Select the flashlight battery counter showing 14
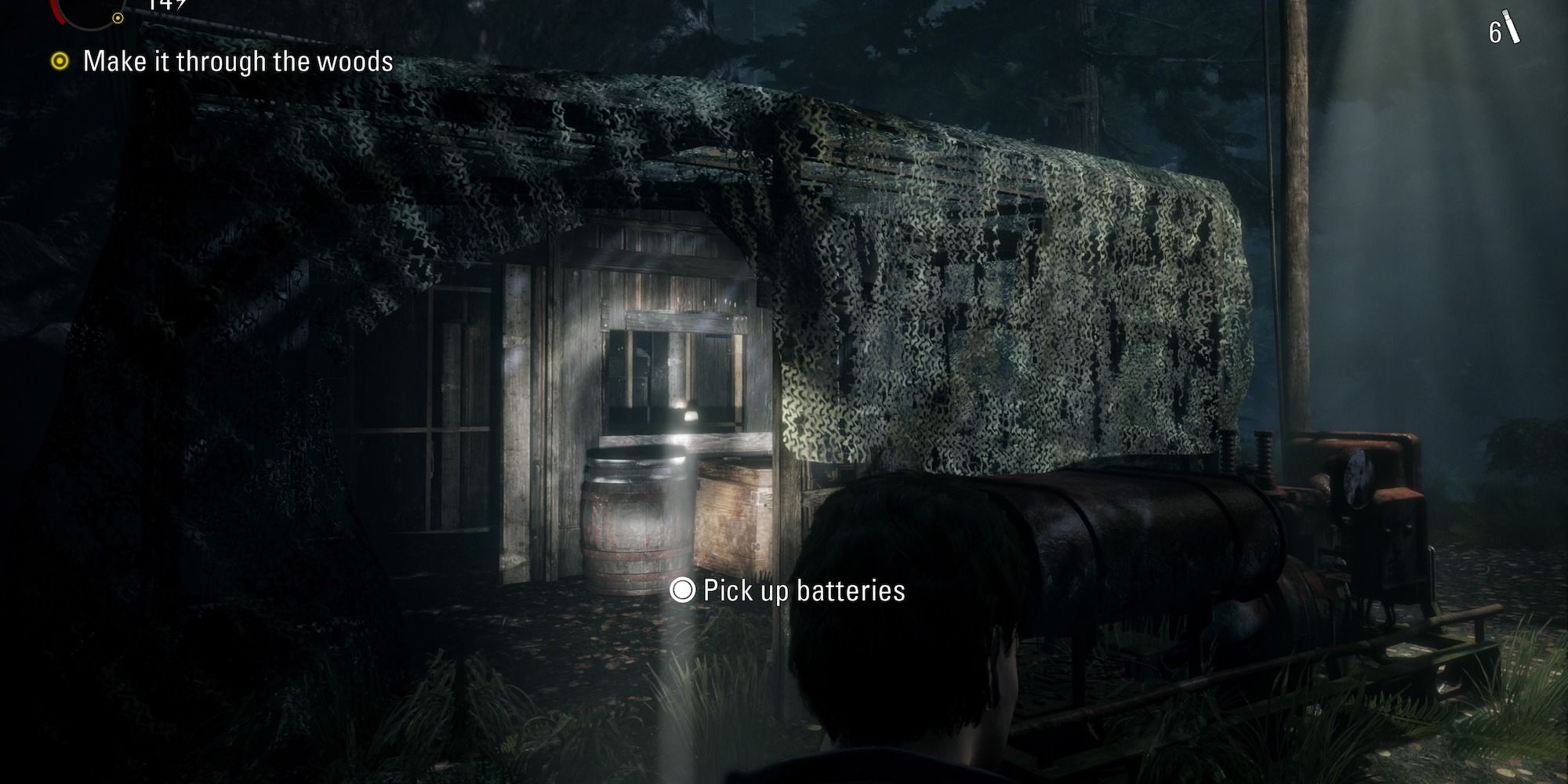 pos(166,5)
